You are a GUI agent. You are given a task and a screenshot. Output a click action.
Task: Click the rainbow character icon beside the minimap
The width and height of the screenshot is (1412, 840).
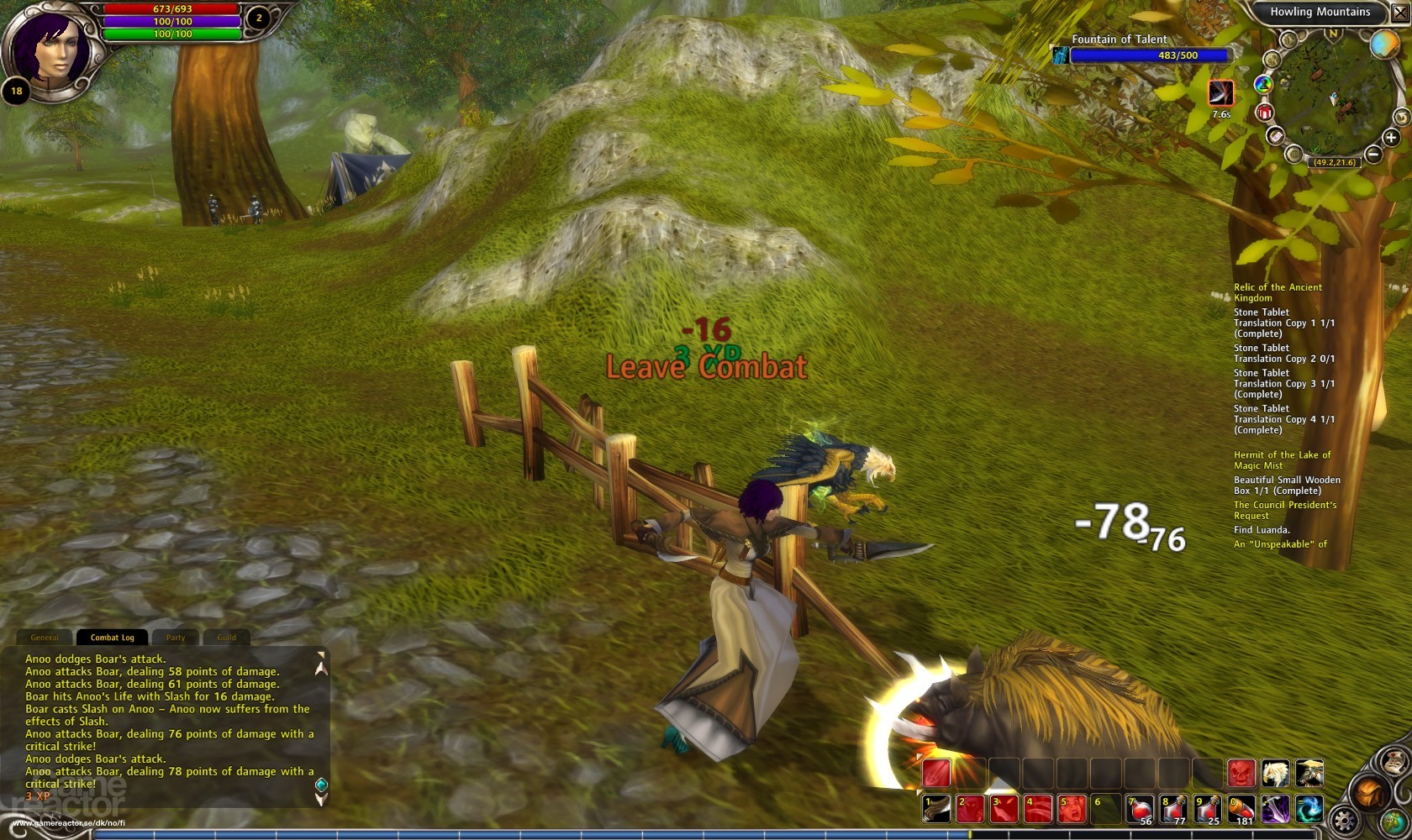pos(1263,84)
